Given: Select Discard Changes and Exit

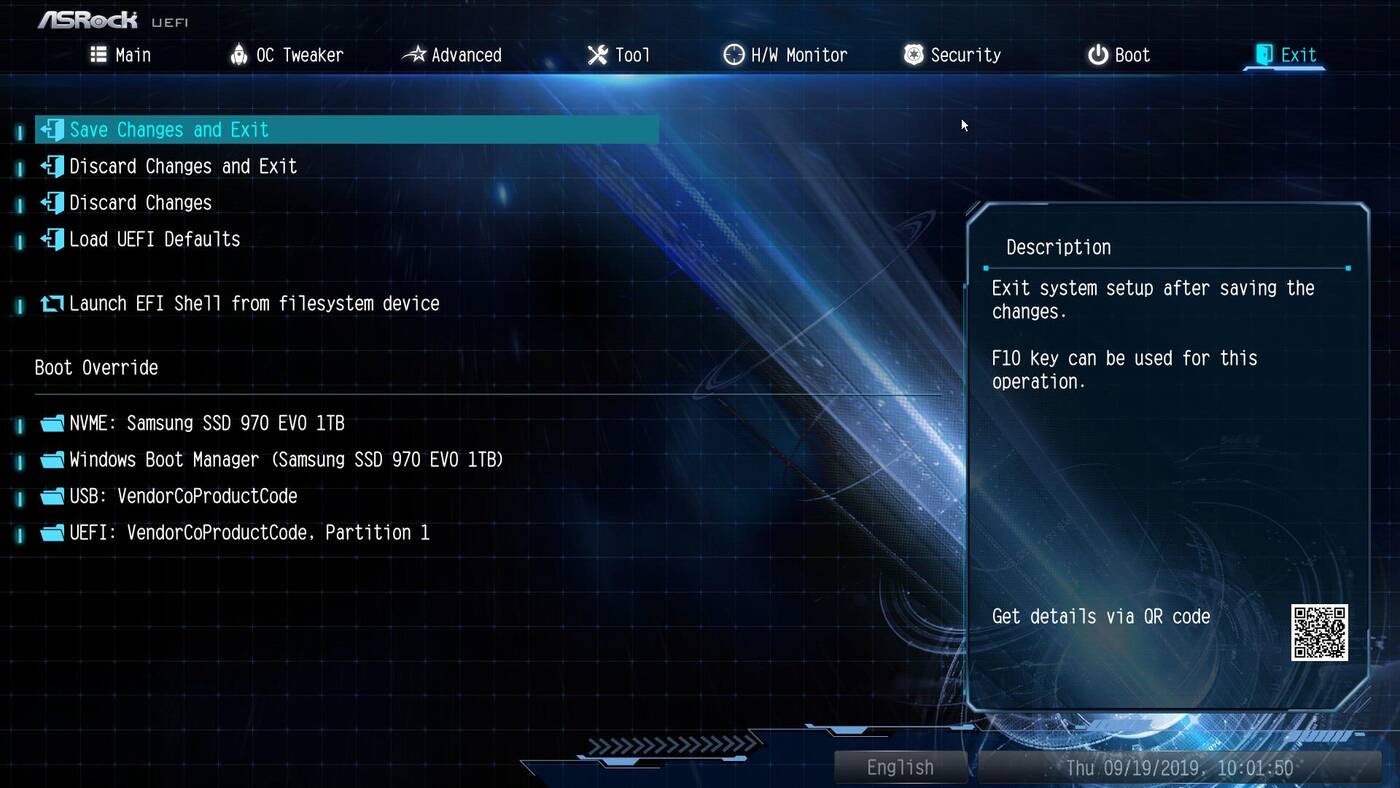Looking at the screenshot, I should (183, 166).
